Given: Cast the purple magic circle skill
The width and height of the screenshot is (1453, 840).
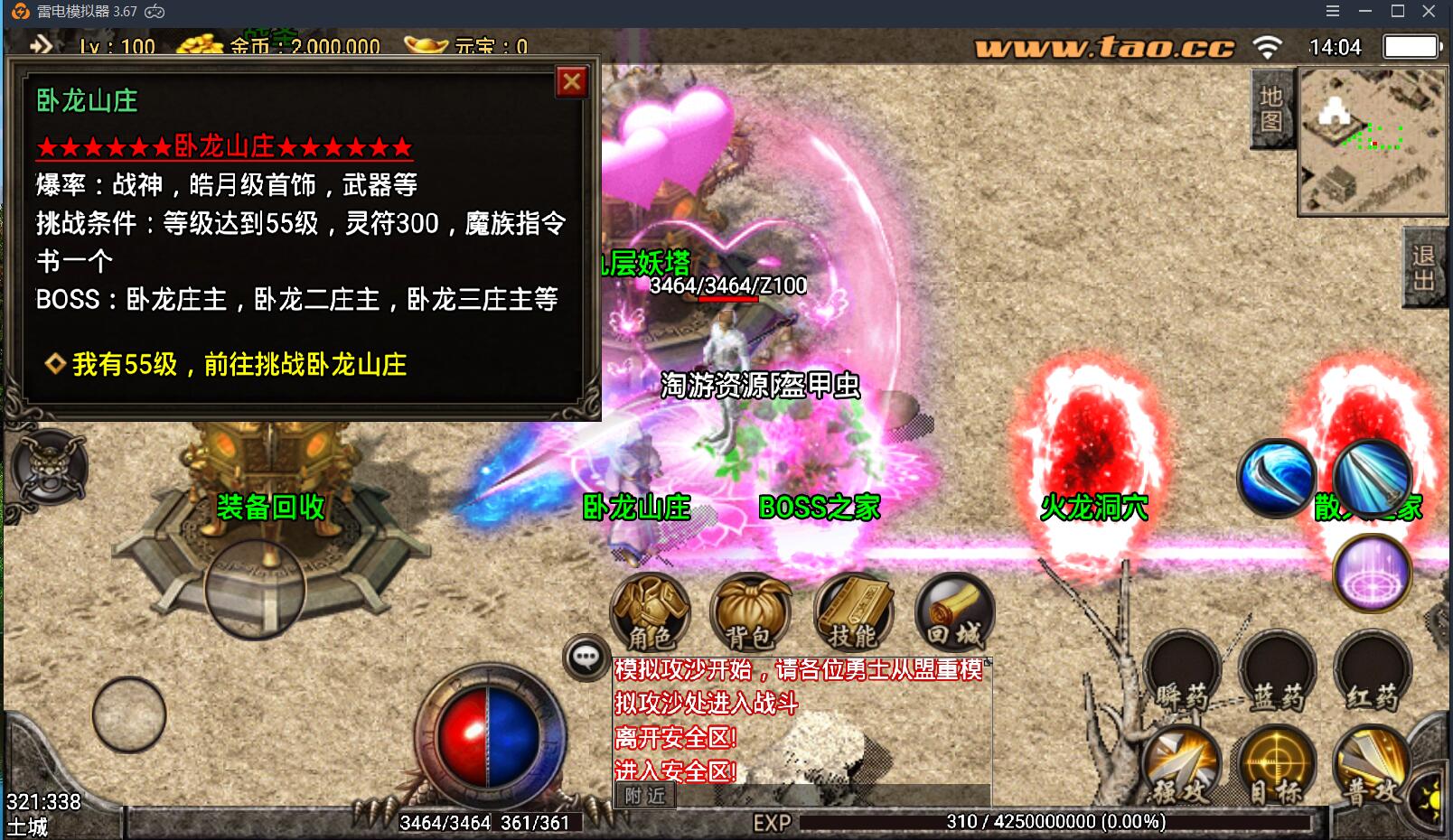Looking at the screenshot, I should point(1372,574).
